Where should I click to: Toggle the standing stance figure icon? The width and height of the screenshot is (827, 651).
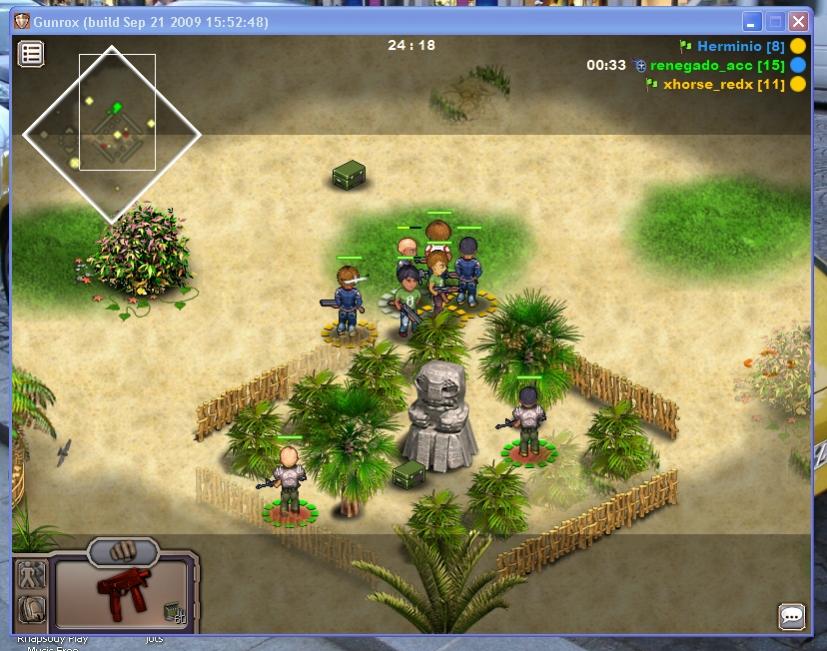click(31, 574)
